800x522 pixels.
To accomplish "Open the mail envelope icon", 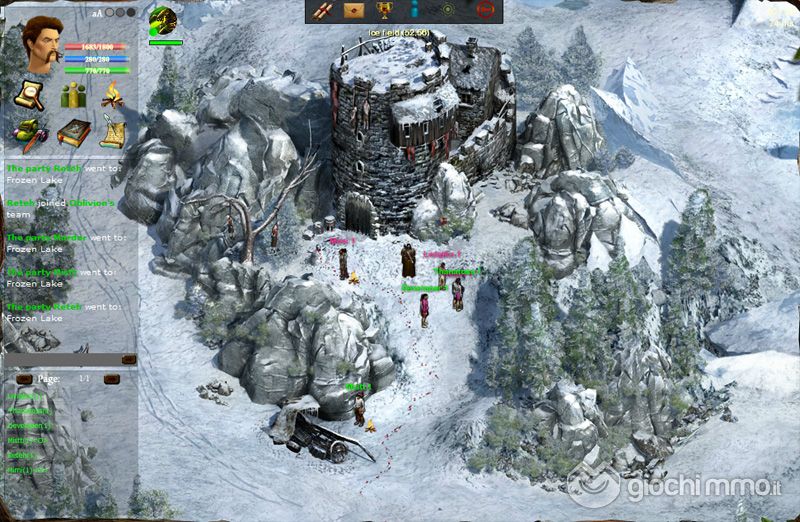I will (353, 11).
